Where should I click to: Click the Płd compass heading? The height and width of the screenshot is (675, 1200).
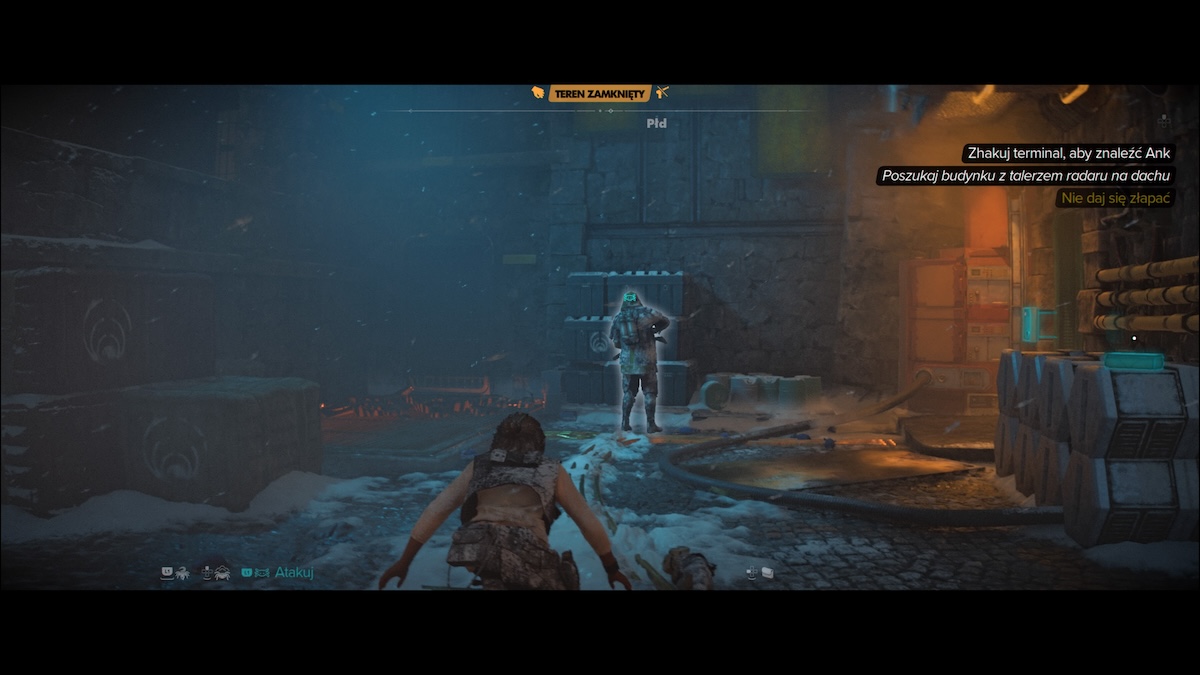(x=656, y=124)
